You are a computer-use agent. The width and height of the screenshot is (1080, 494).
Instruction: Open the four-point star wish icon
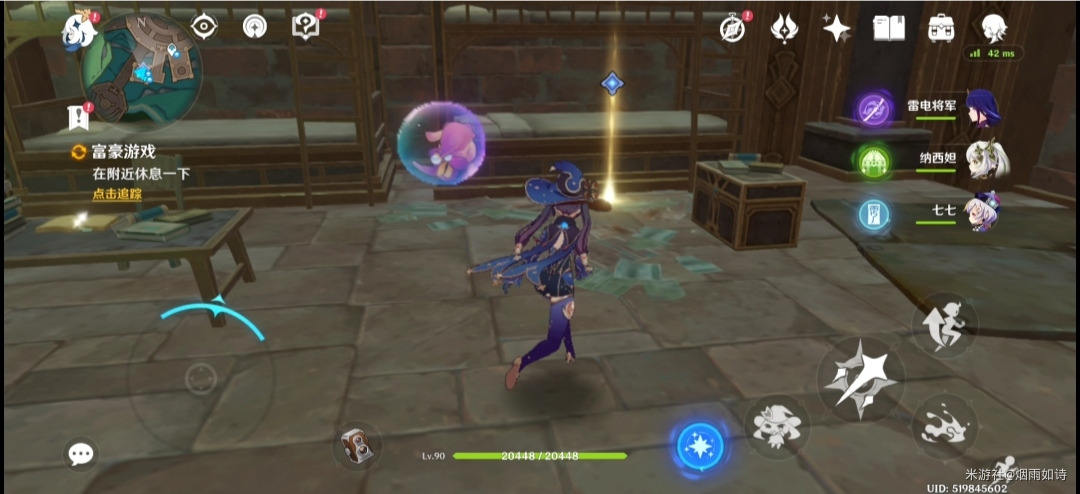836,28
